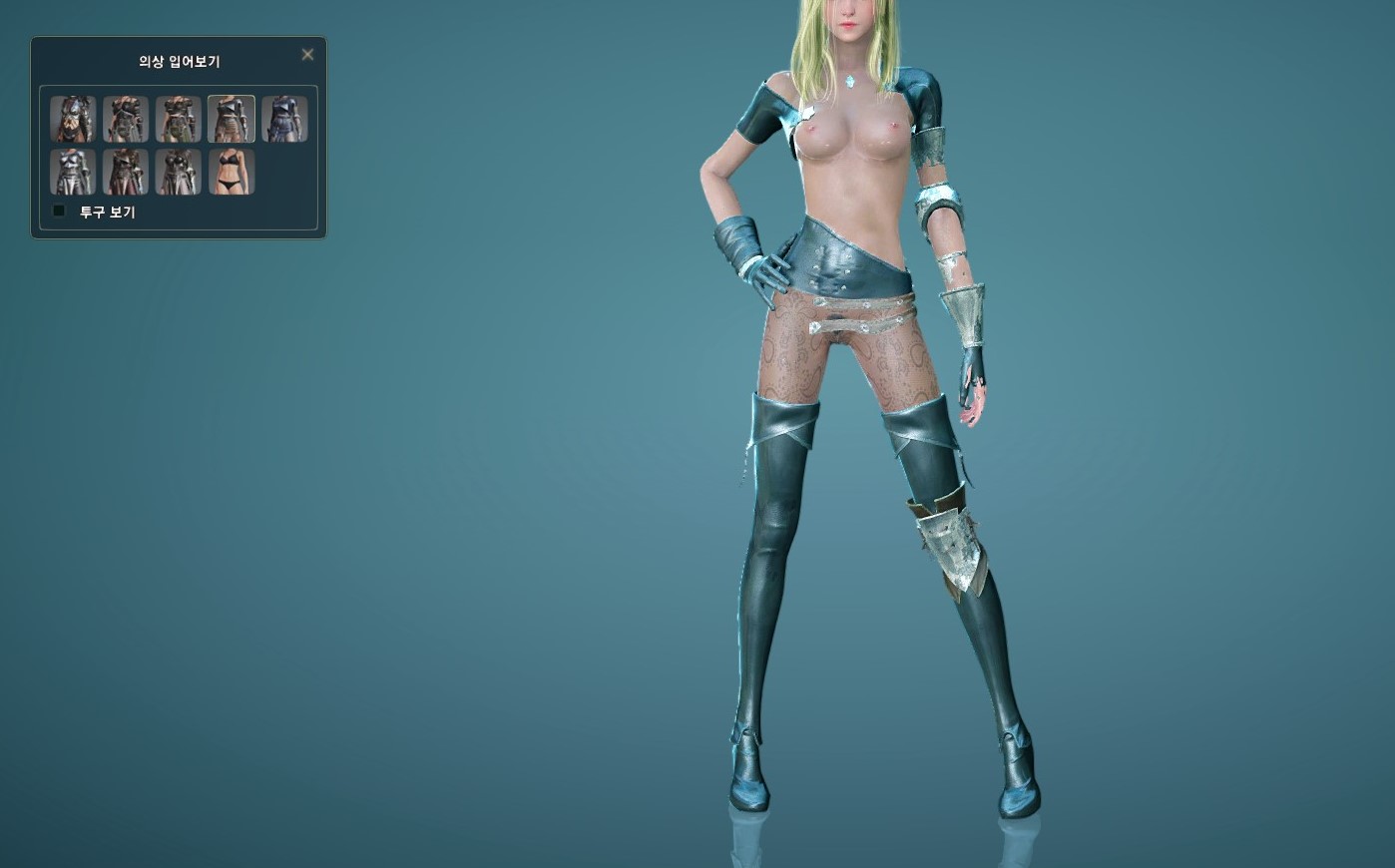Select the armored dress costume, bottom row third
Viewport: 1395px width, 868px height.
[179, 171]
